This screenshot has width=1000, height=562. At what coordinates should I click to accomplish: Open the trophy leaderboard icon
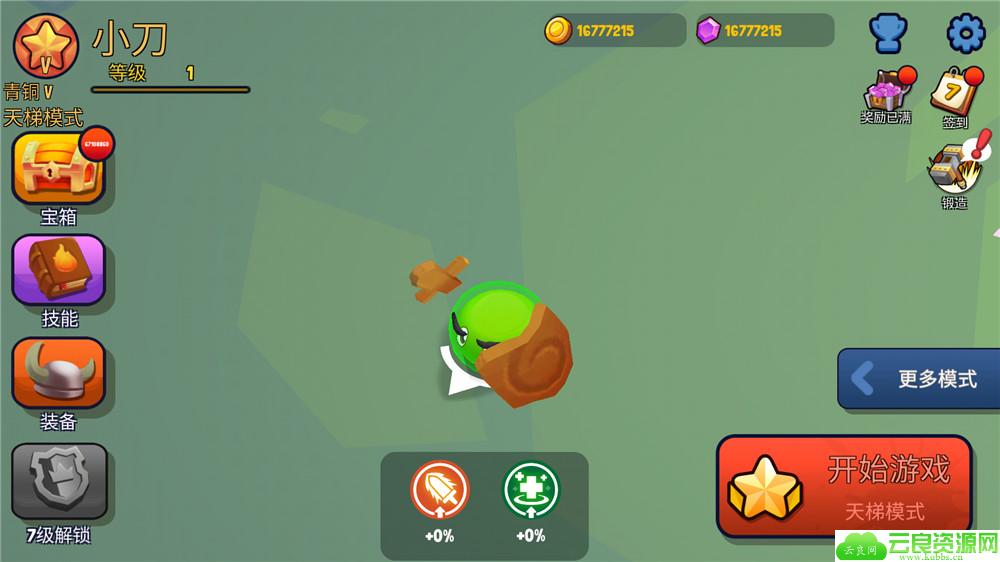pyautogui.click(x=887, y=34)
